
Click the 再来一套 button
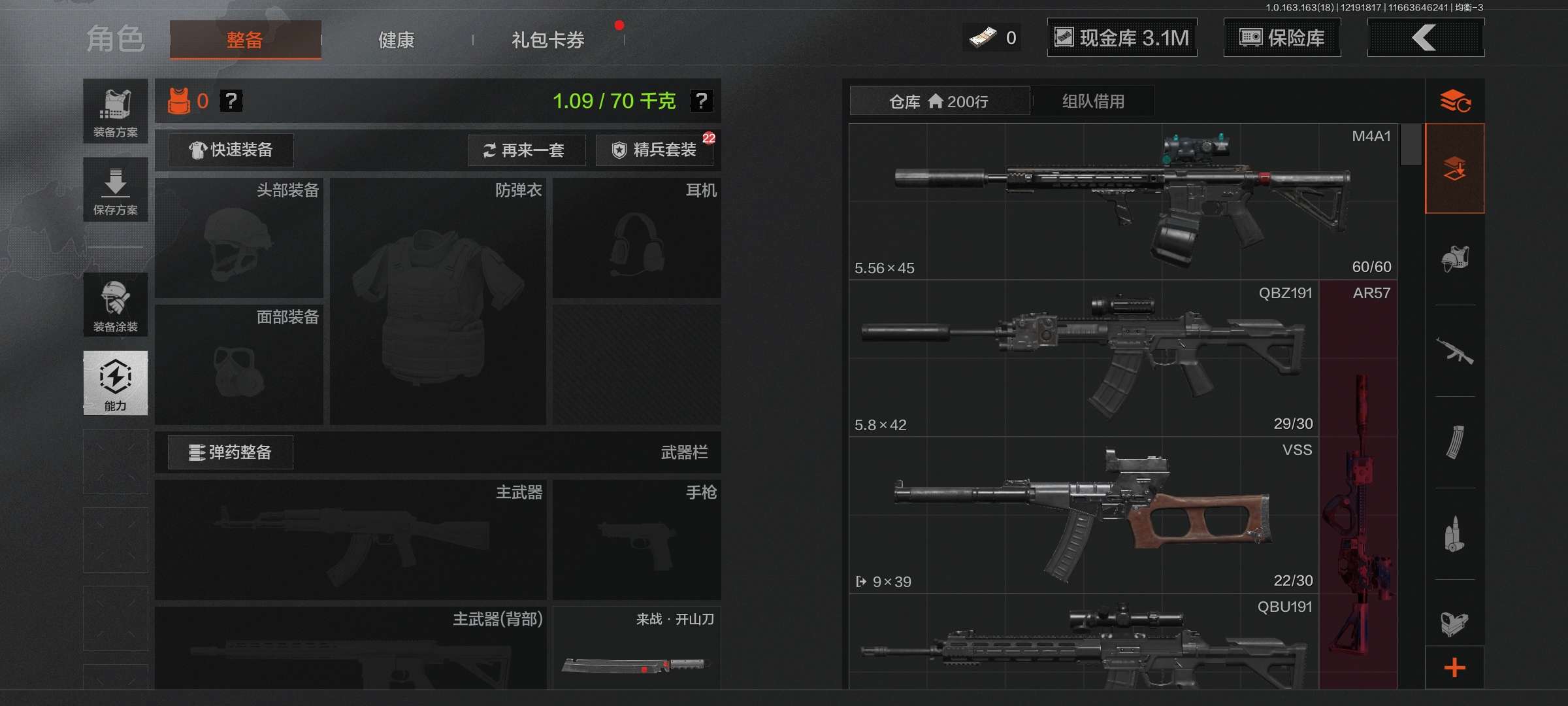(527, 150)
